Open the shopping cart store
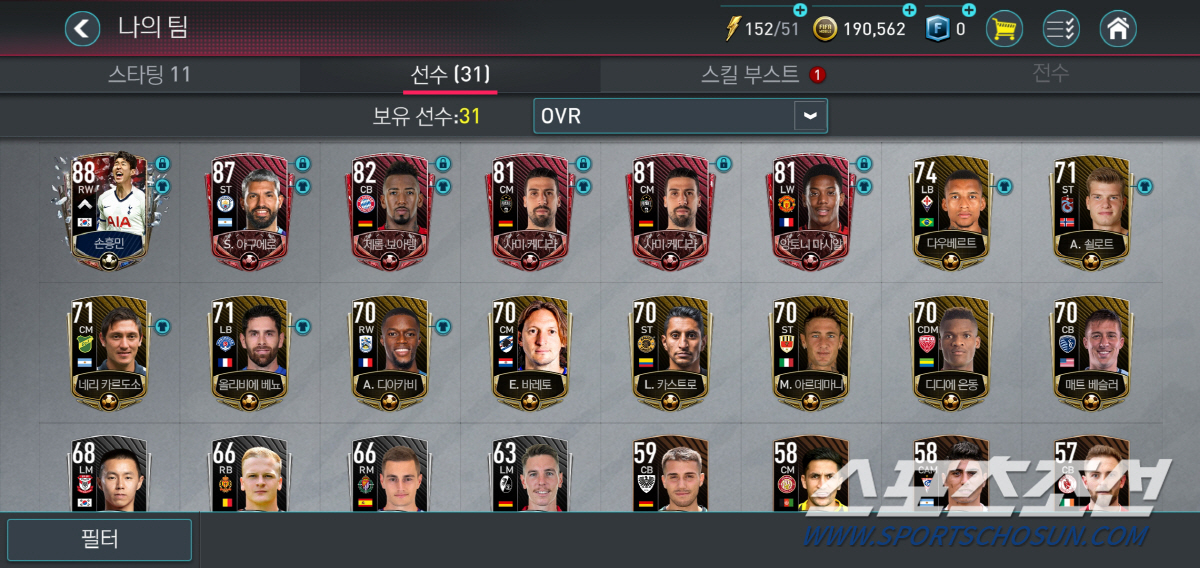Image resolution: width=1200 pixels, height=568 pixels. 1004,28
